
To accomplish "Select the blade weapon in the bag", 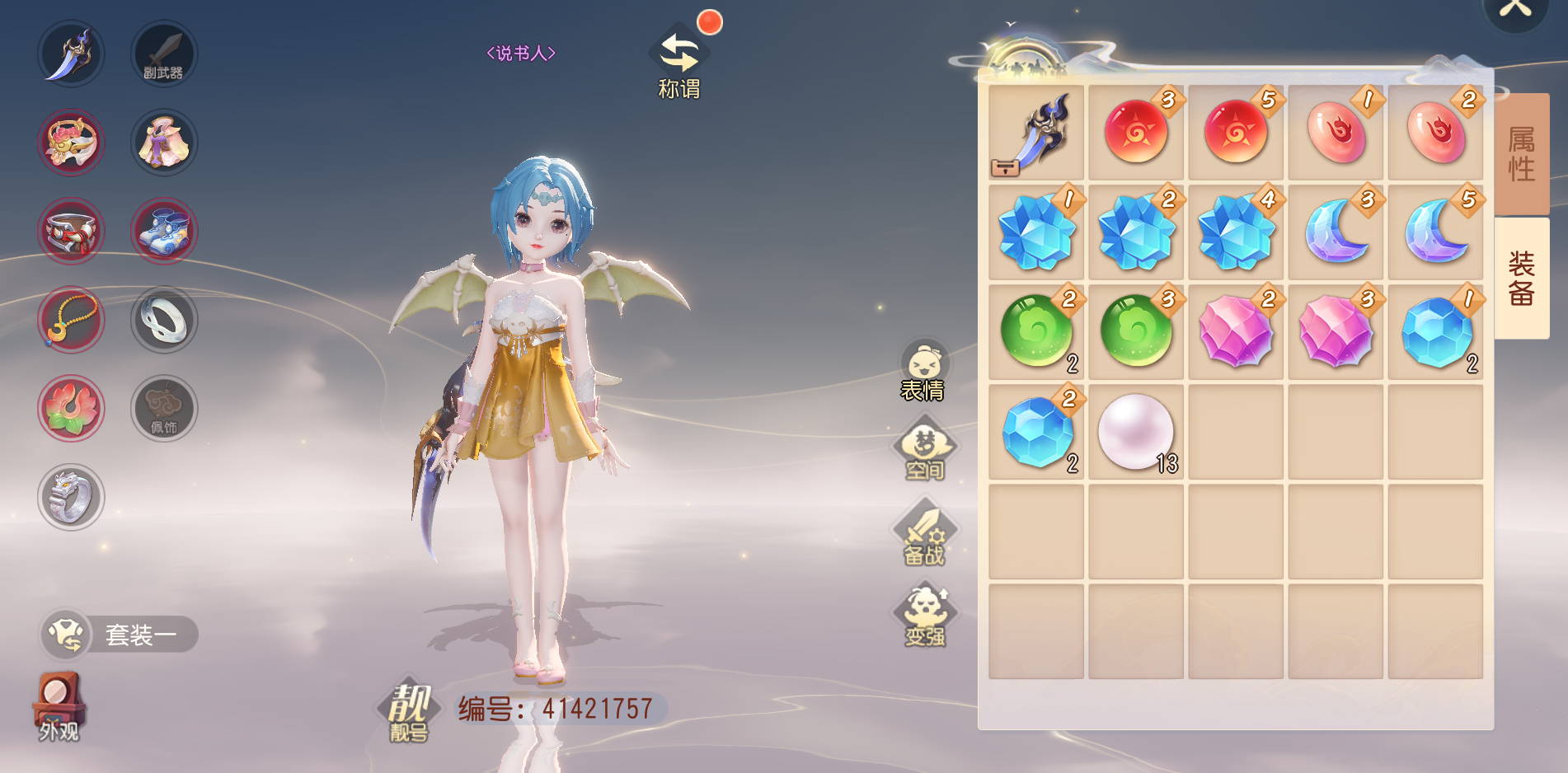I will [1036, 133].
